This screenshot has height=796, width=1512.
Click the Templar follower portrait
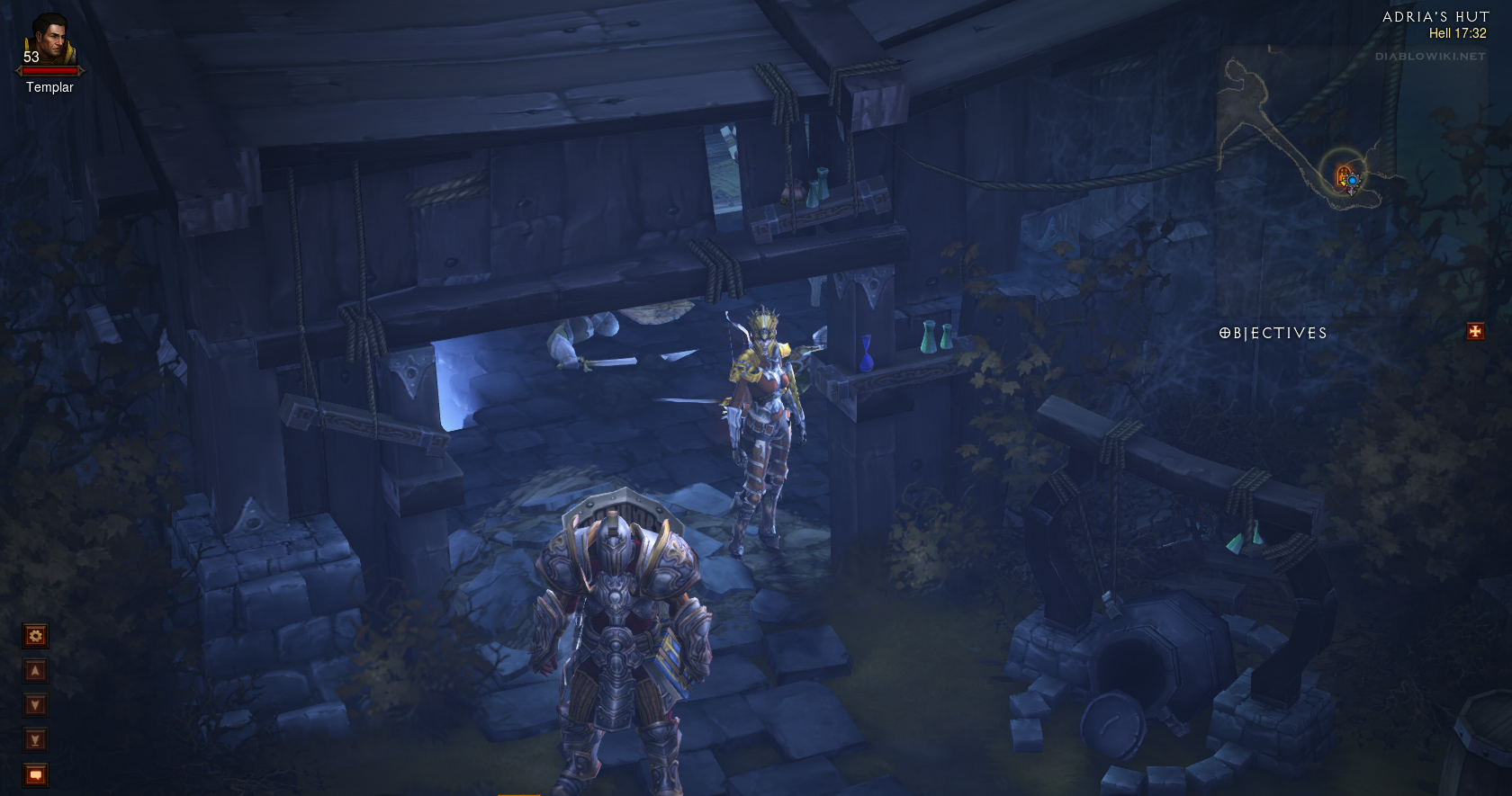tap(49, 40)
